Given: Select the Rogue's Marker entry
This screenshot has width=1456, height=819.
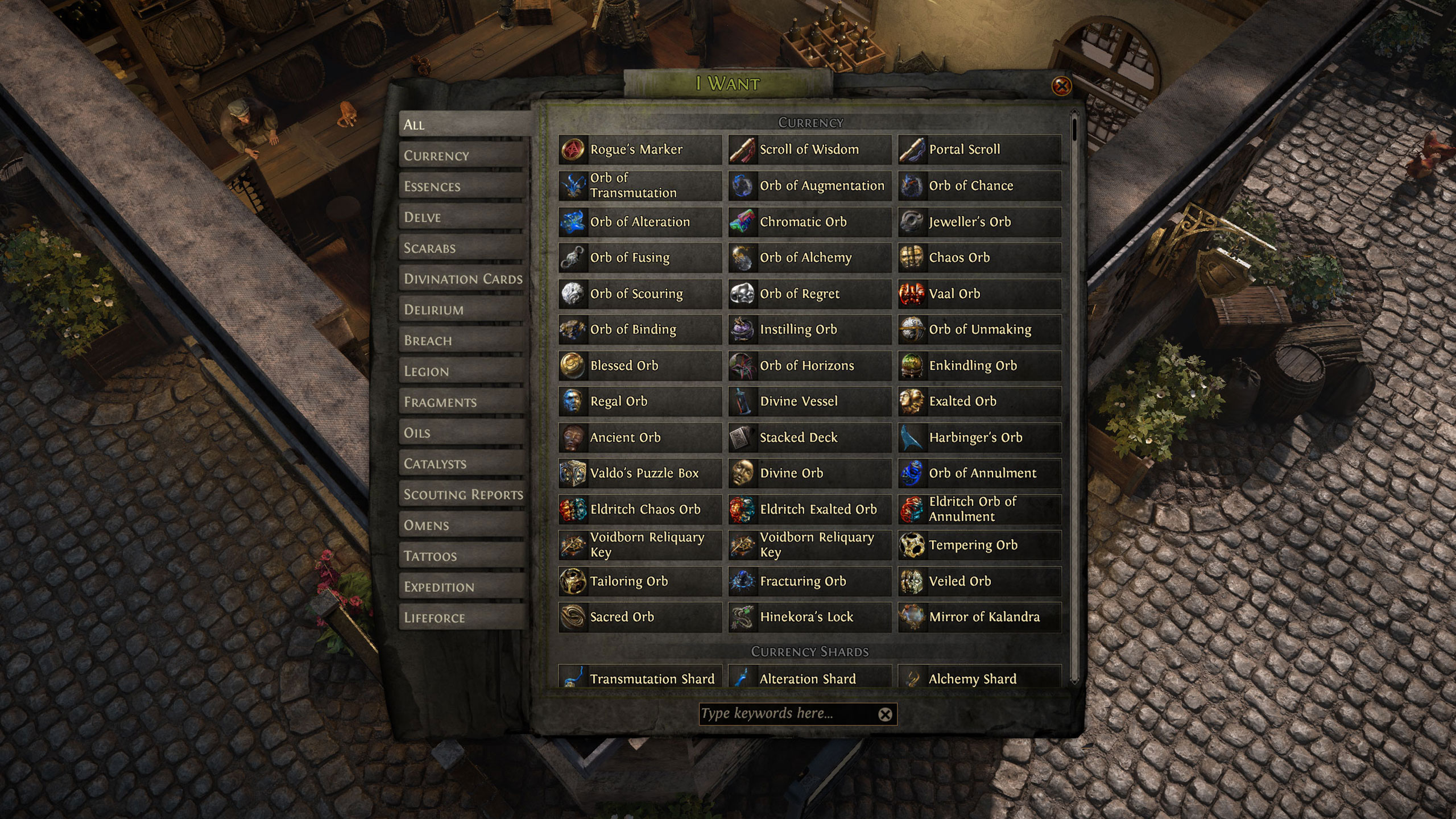Looking at the screenshot, I should [640, 150].
